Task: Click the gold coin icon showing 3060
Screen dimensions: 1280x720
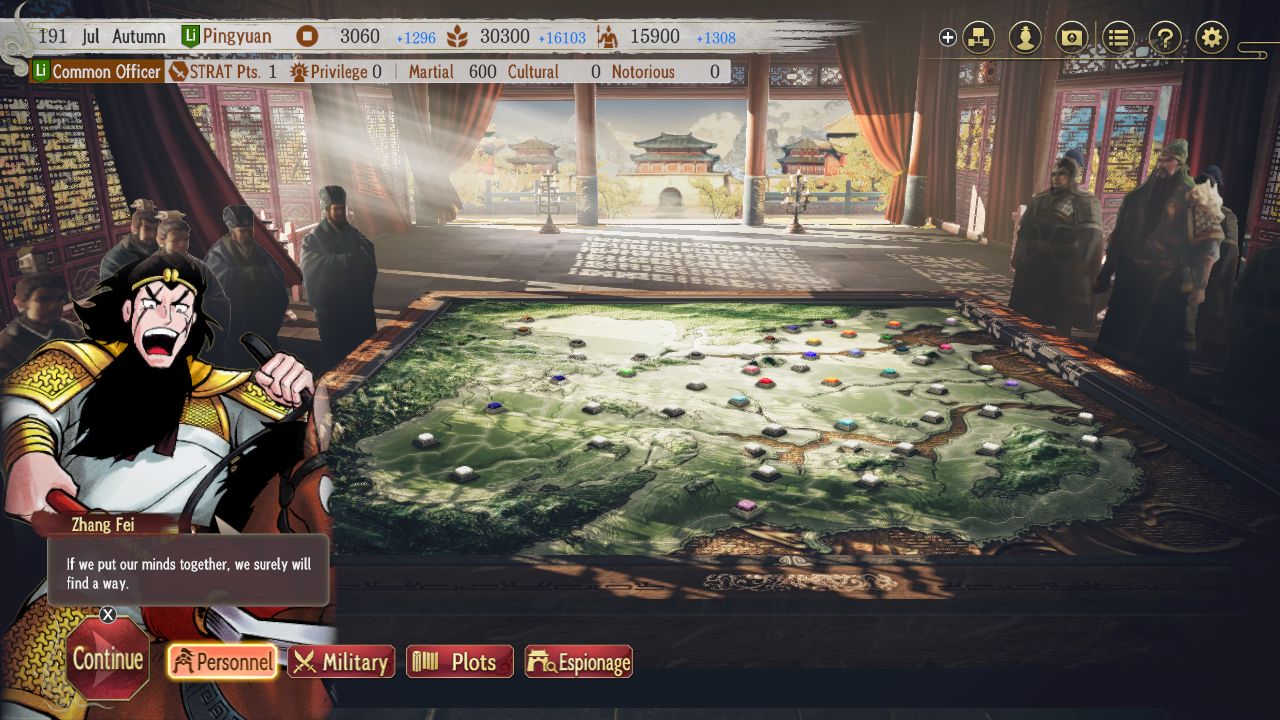Action: 305,36
